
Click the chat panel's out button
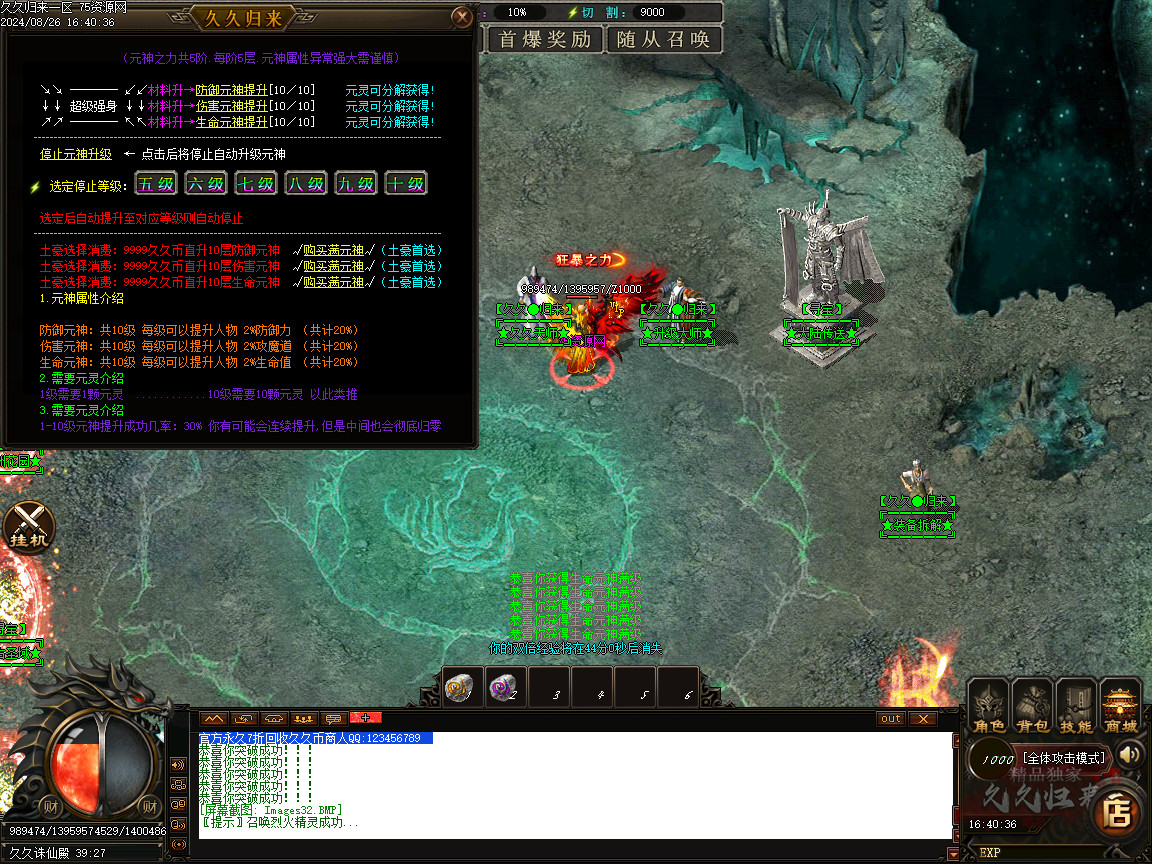[x=890, y=719]
